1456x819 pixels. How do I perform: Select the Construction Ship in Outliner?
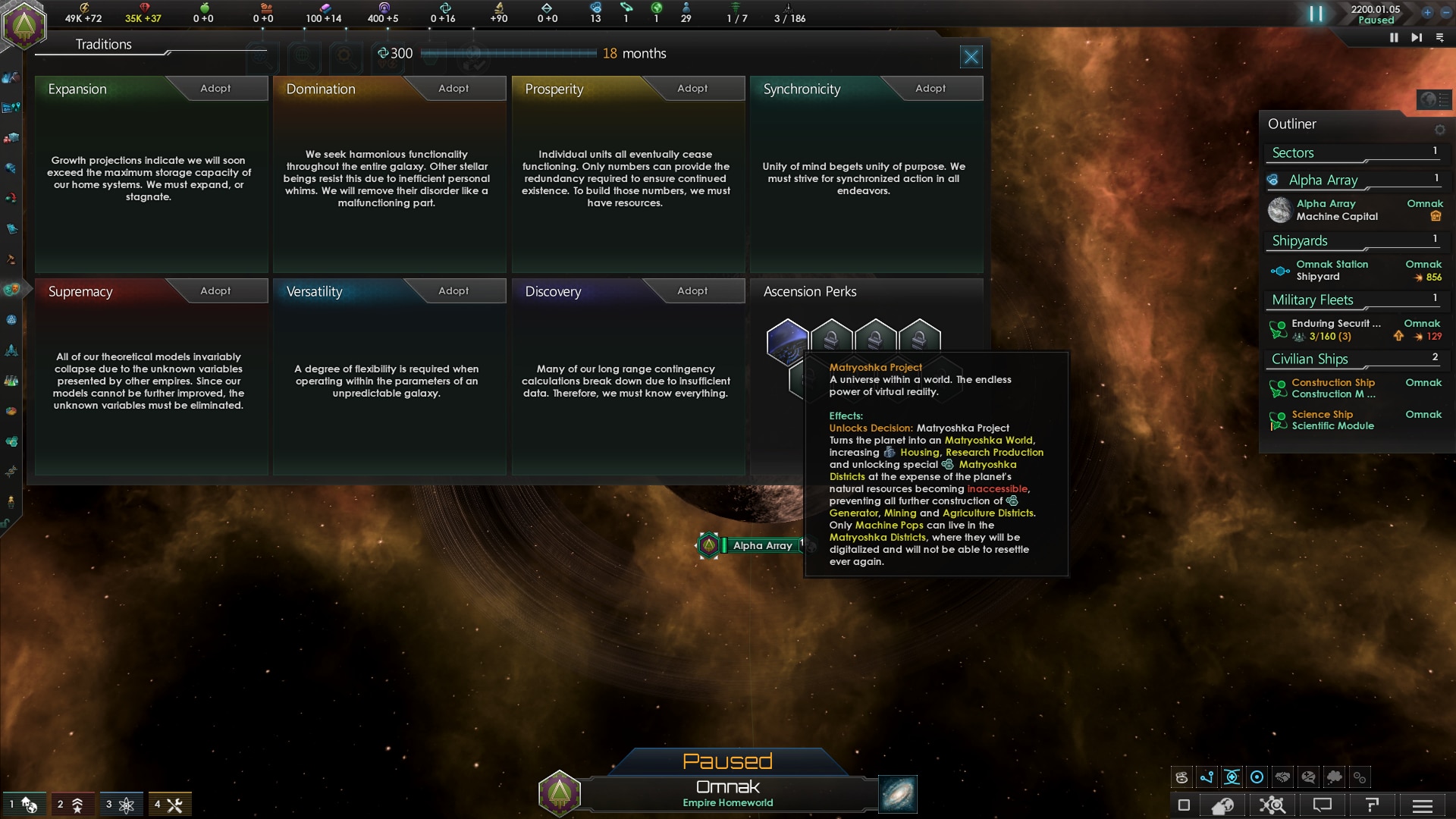coord(1333,388)
